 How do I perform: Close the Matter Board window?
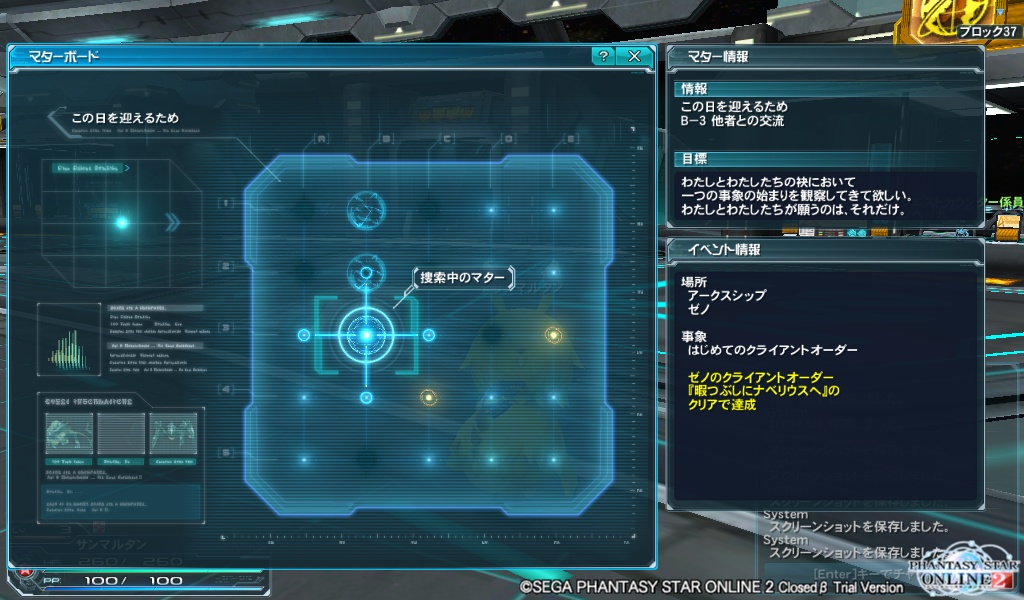(x=634, y=56)
